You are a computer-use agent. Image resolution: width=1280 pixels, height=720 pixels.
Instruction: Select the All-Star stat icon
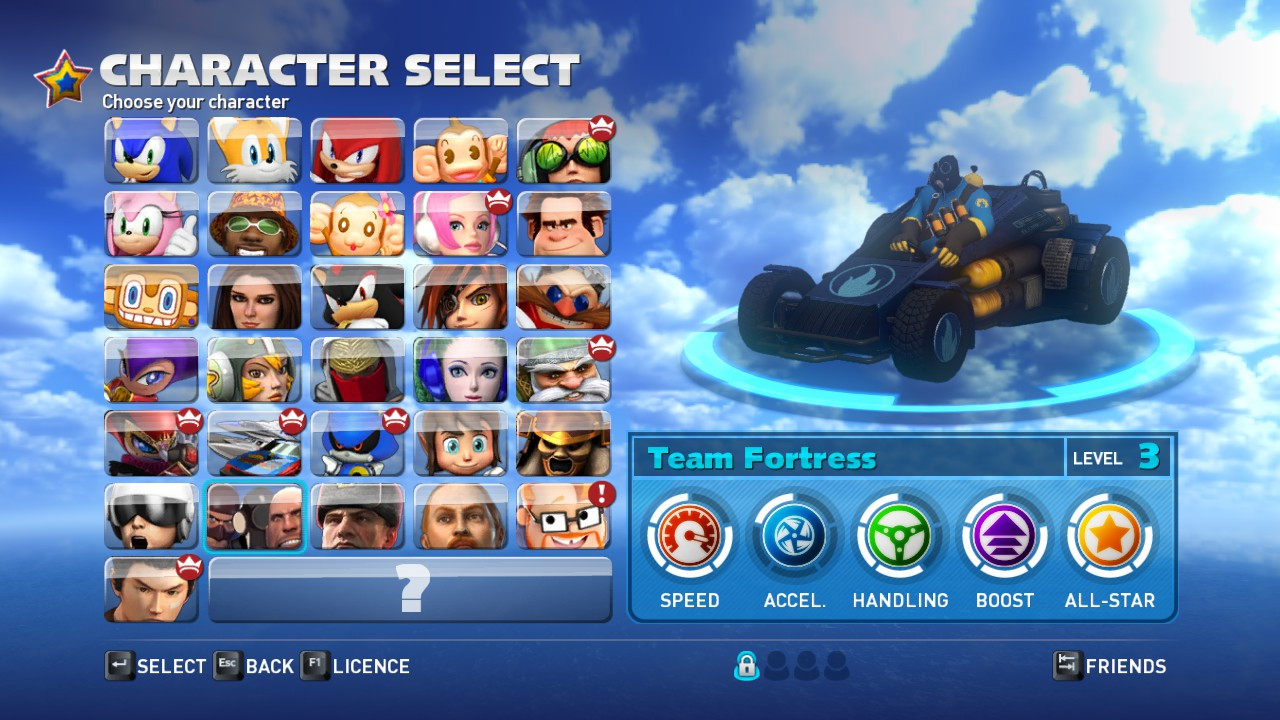point(1109,535)
